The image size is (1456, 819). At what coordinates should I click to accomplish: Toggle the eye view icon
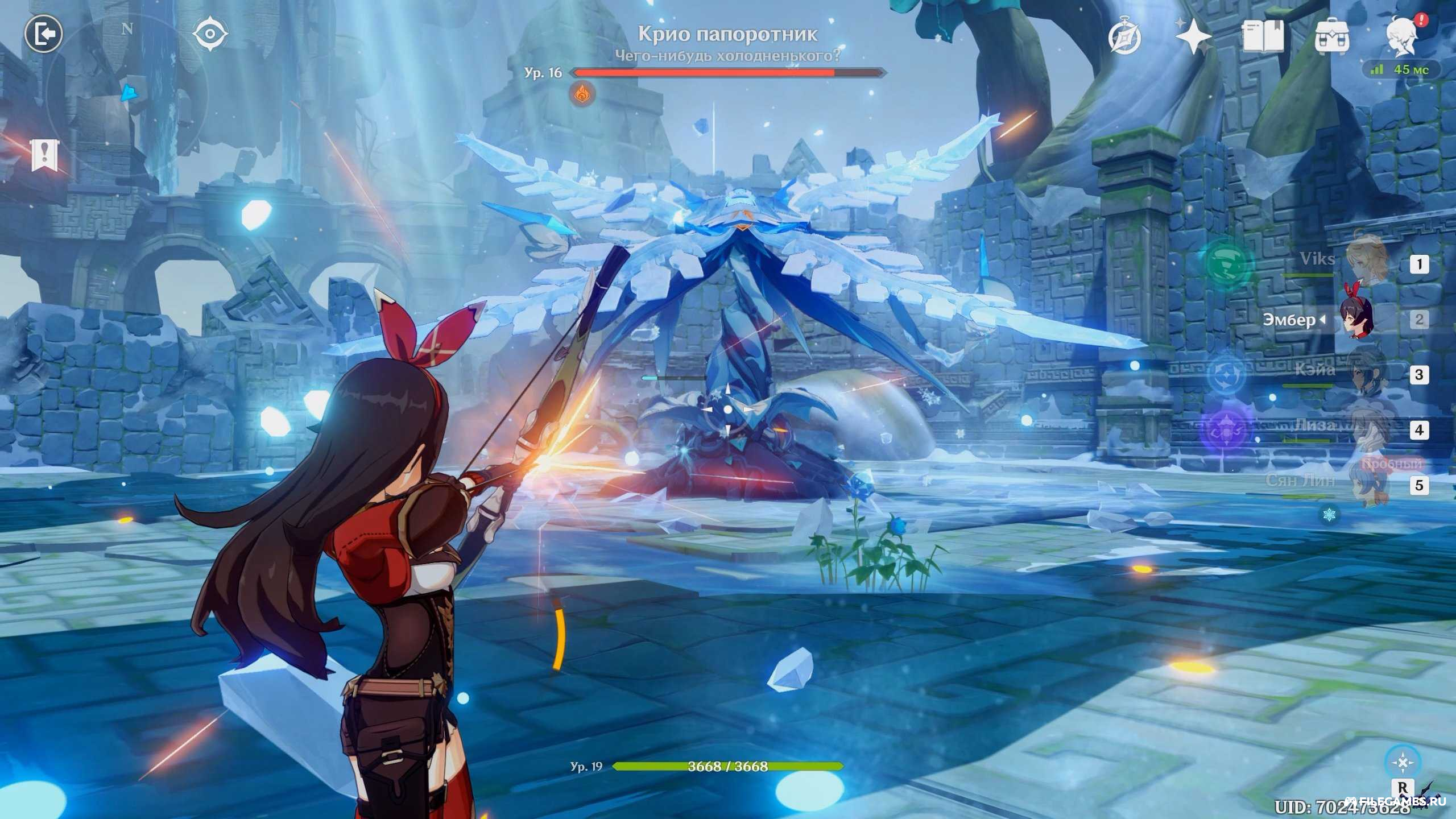[210, 35]
